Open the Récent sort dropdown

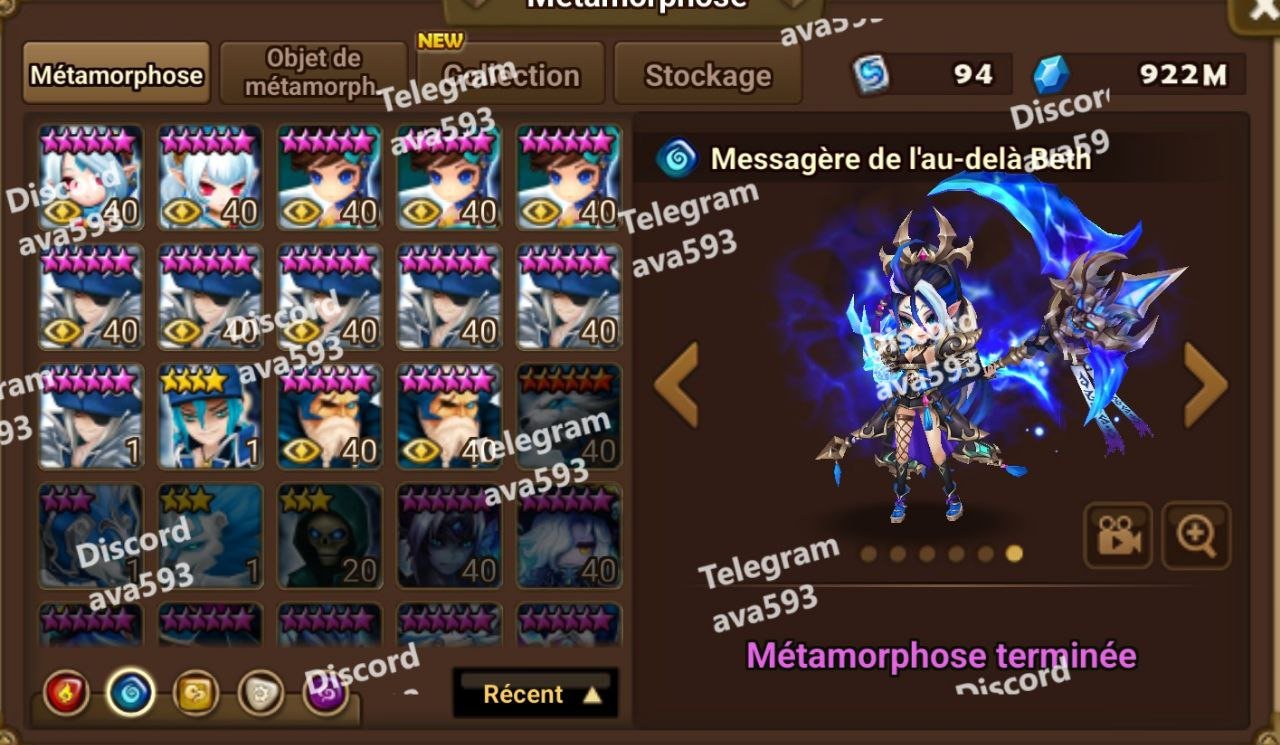point(535,693)
